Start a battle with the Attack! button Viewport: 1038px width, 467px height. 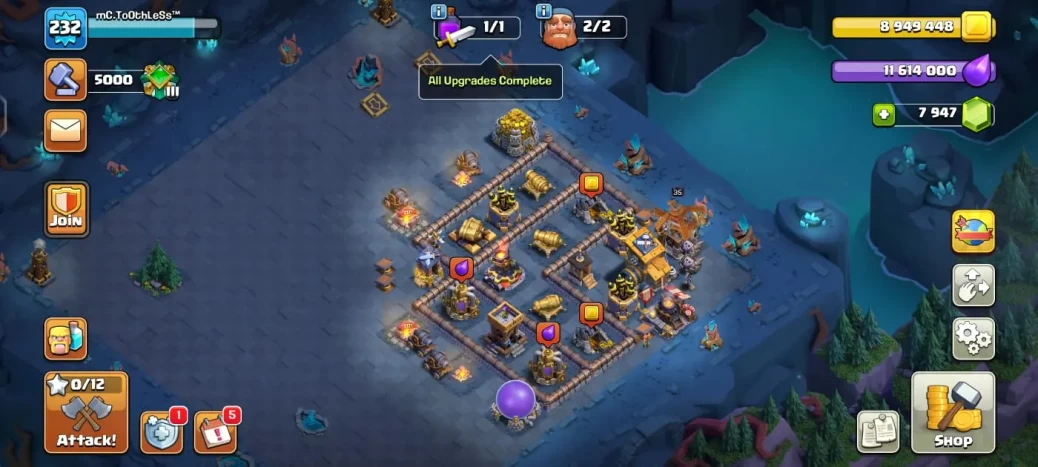point(86,412)
